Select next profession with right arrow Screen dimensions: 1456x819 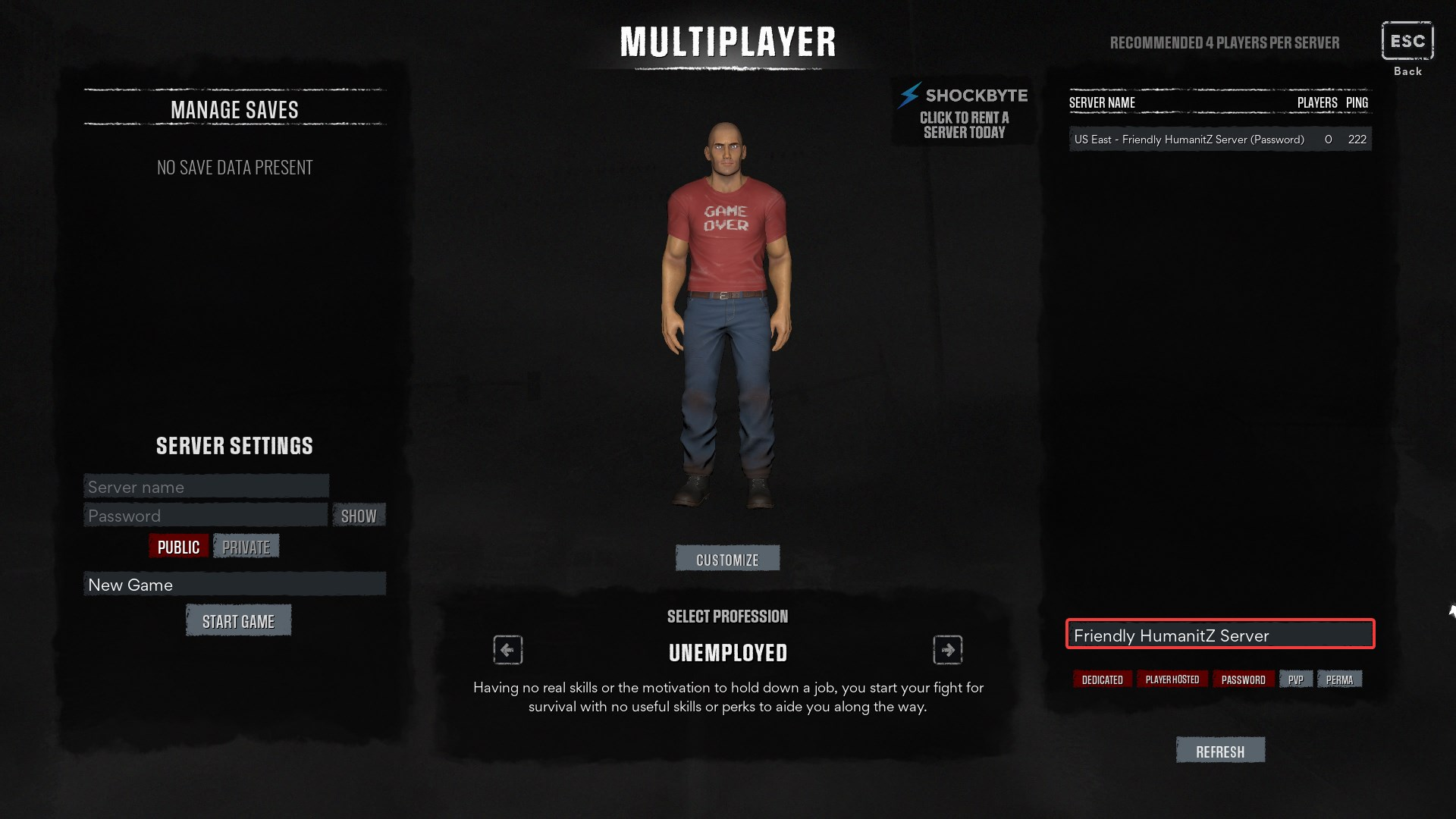click(948, 649)
